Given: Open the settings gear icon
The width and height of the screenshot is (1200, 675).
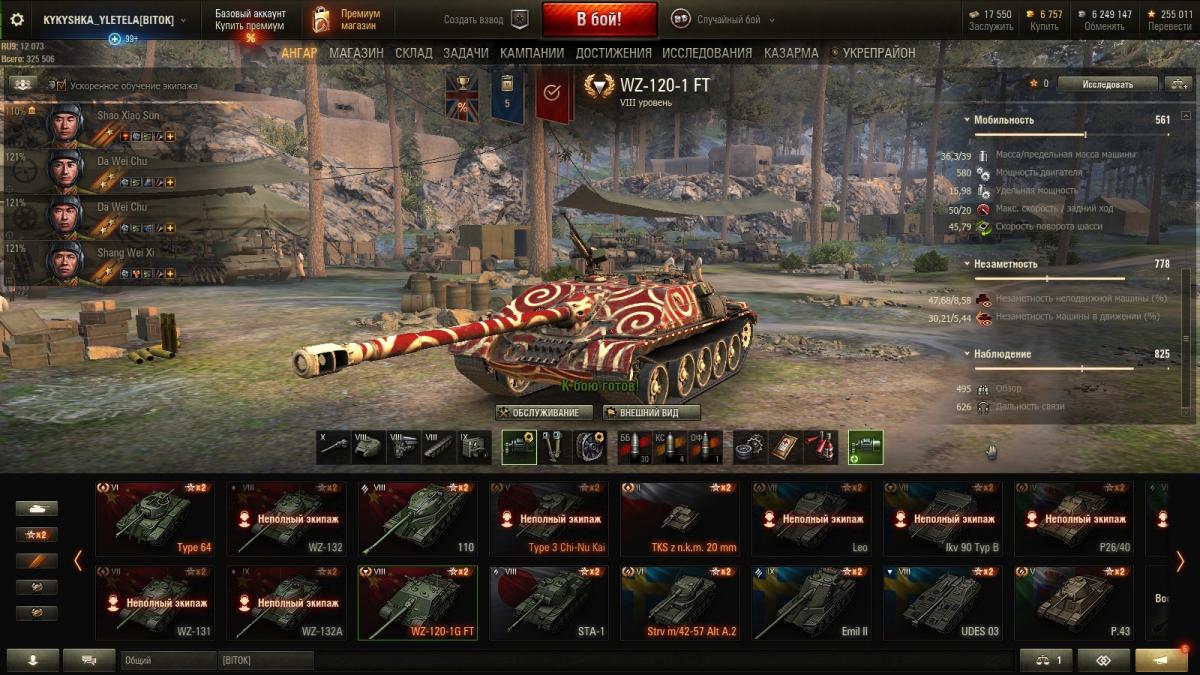Looking at the screenshot, I should pos(17,19).
